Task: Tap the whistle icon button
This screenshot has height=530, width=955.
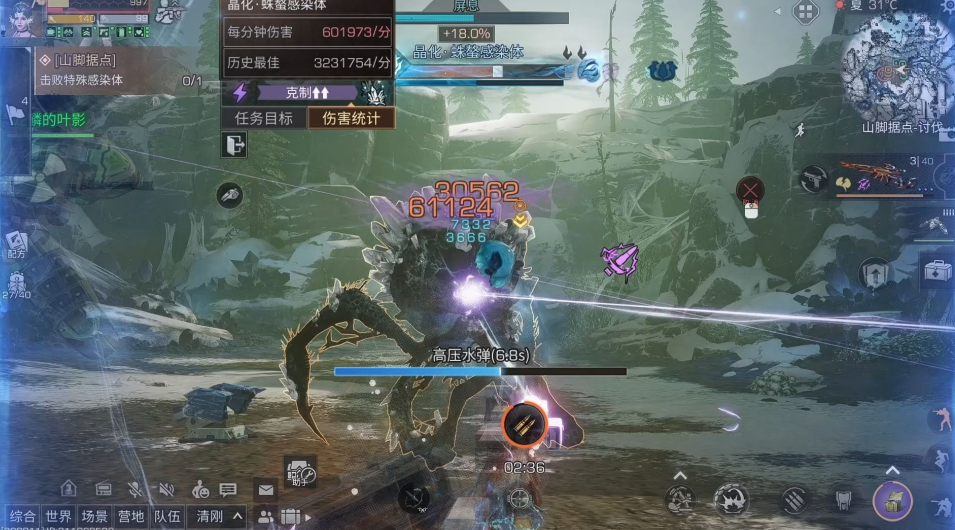Action: [230, 196]
